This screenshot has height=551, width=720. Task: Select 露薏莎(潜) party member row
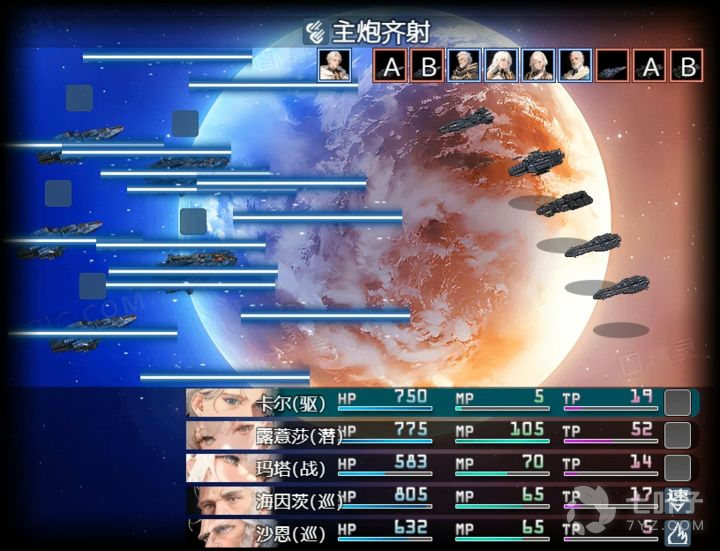click(440, 435)
